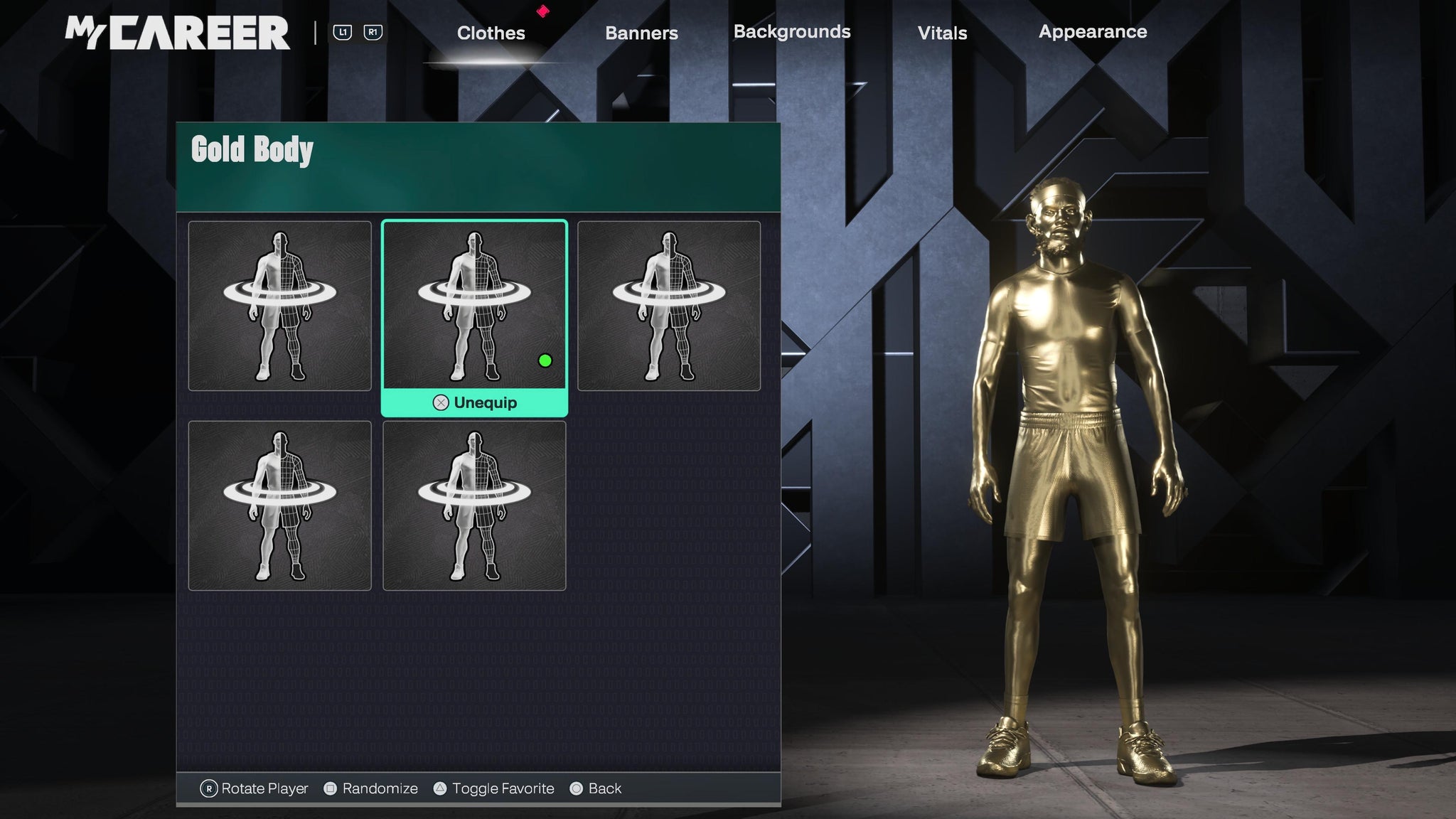Screen dimensions: 1456x819
Task: Open the Banners tab
Action: [x=641, y=33]
